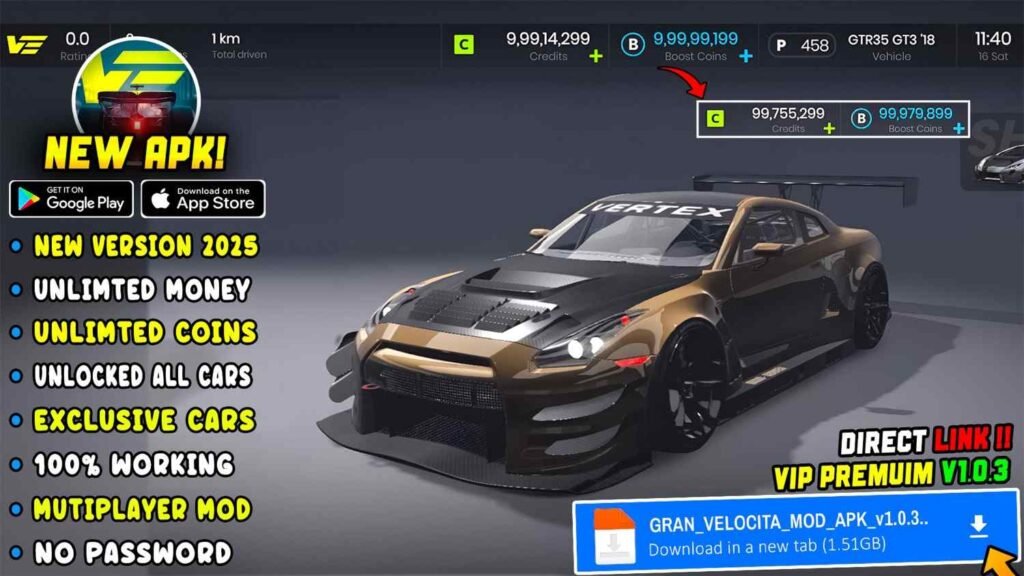
Task: Select the P 458 performance rating badge
Action: (802, 45)
